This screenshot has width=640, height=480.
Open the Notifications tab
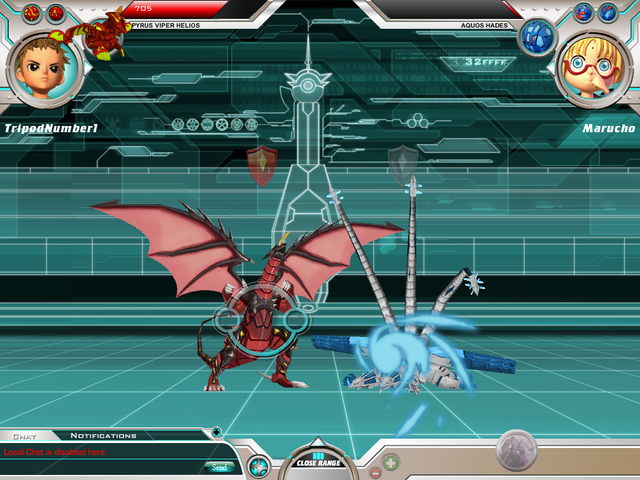[x=103, y=436]
